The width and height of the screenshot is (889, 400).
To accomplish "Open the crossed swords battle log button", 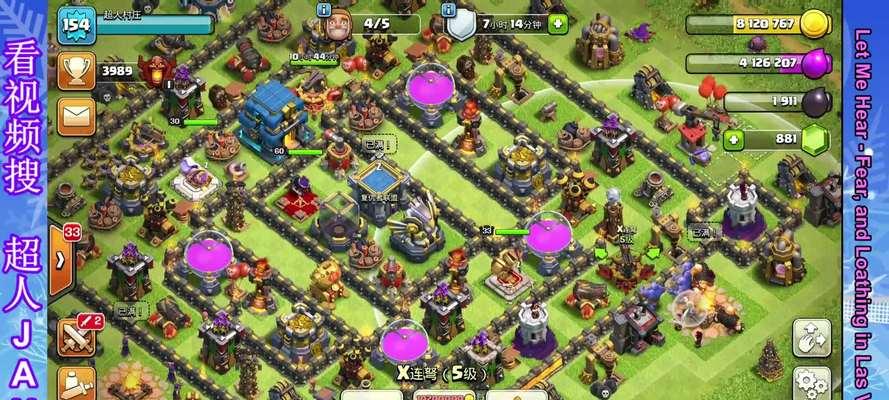I will coord(76,338).
